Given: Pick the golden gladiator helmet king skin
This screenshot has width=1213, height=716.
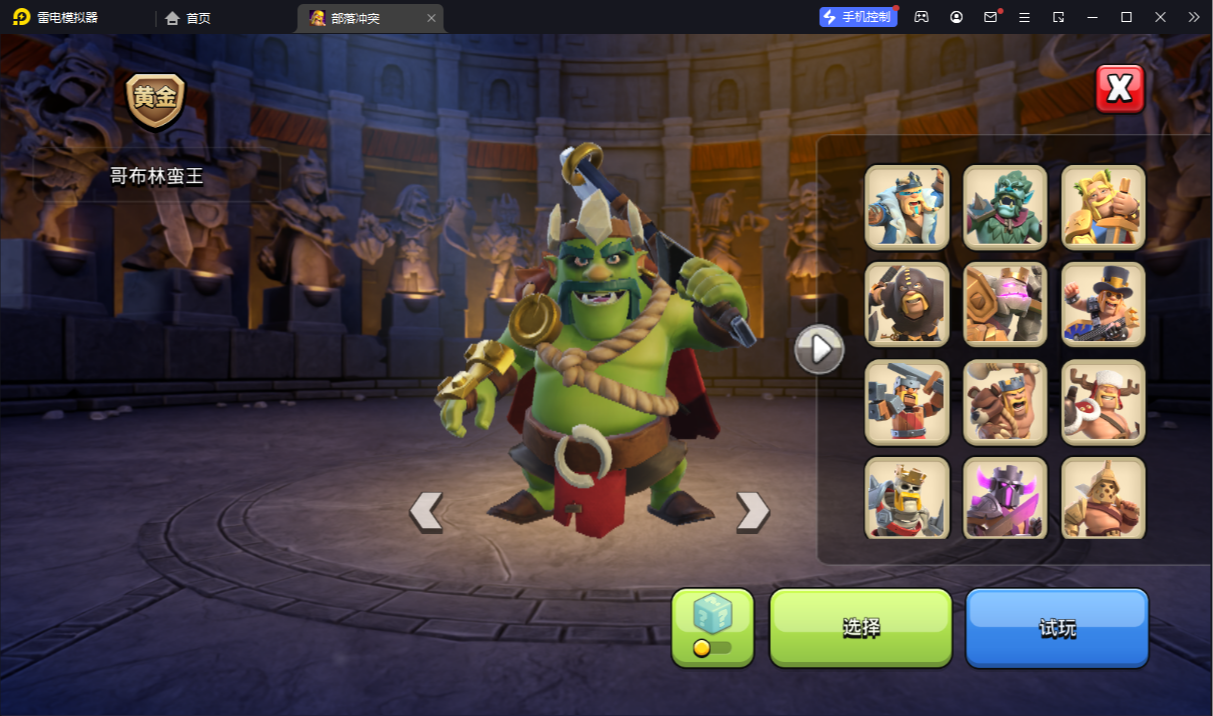Looking at the screenshot, I should point(1103,498).
